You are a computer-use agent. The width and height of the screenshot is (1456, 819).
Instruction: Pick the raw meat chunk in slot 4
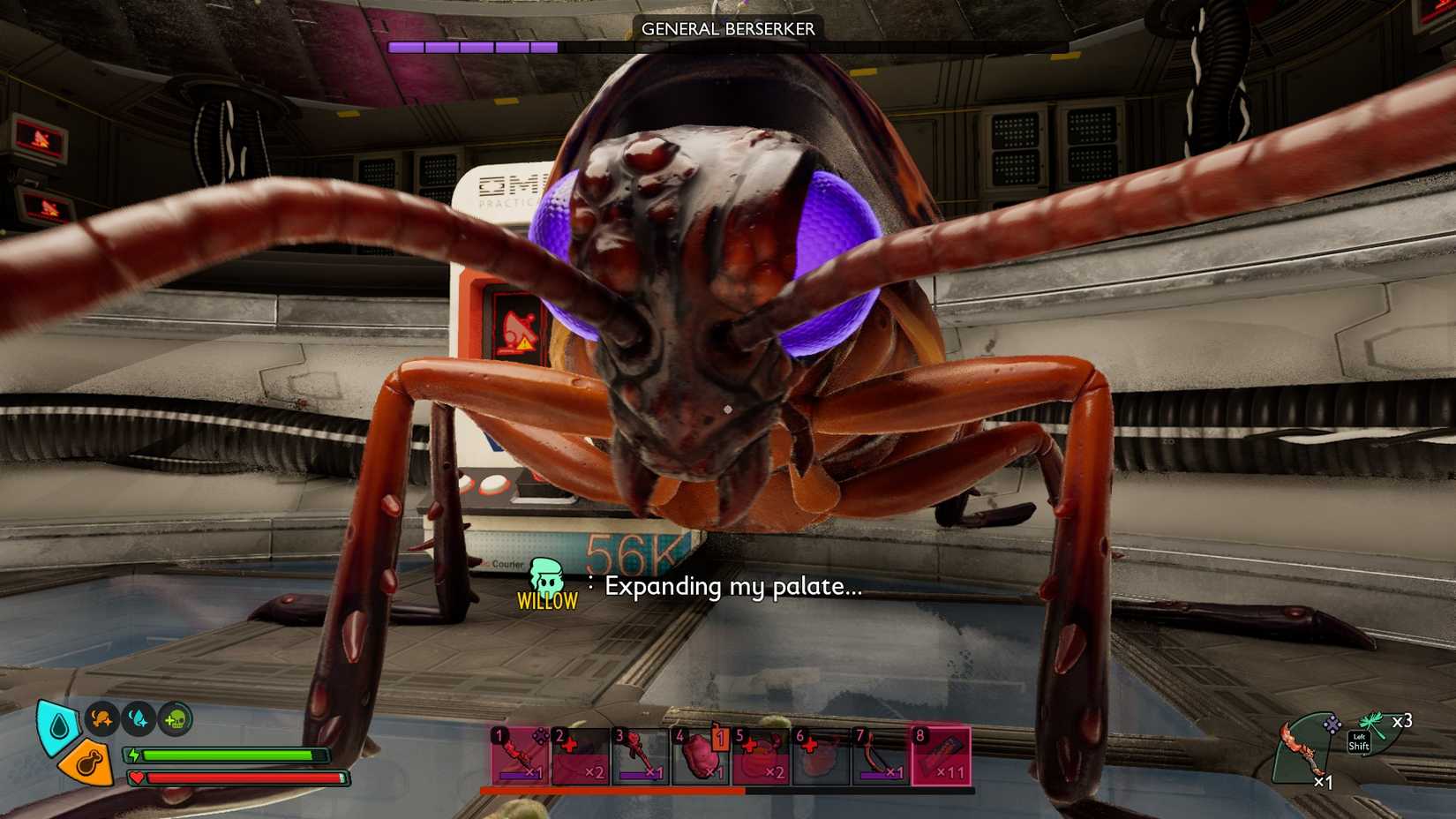coord(702,756)
